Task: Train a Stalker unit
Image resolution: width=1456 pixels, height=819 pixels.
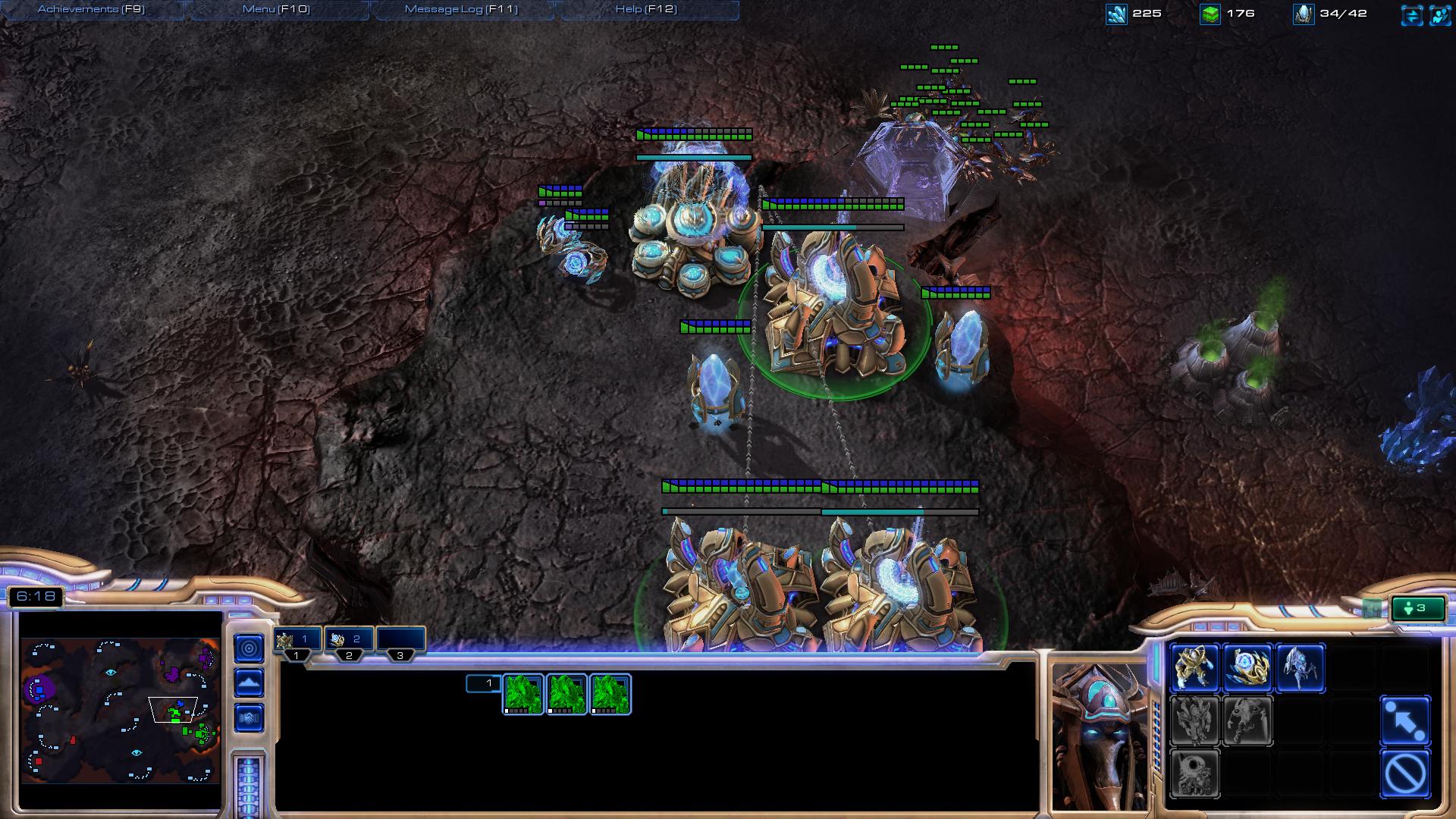Action: [1301, 667]
